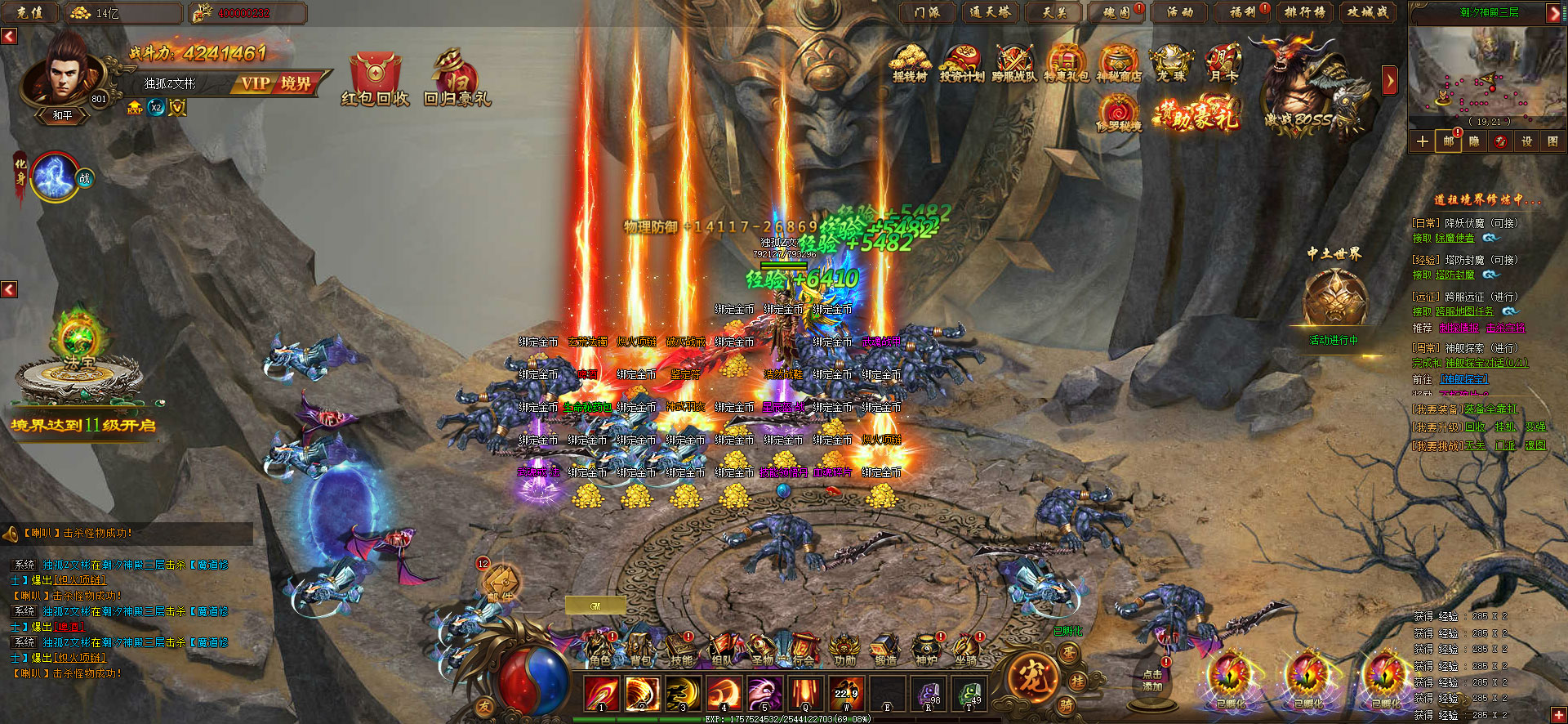Claim the 回归豪礼 return gift
Viewport: 1568px width, 724px height.
(x=457, y=79)
